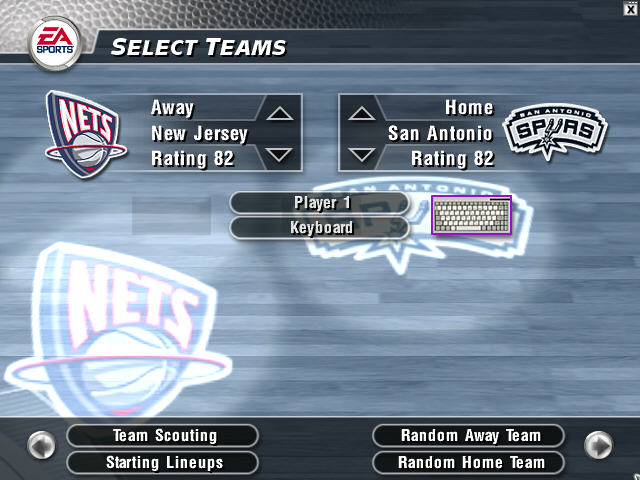Close the window with the X

[x=631, y=7]
